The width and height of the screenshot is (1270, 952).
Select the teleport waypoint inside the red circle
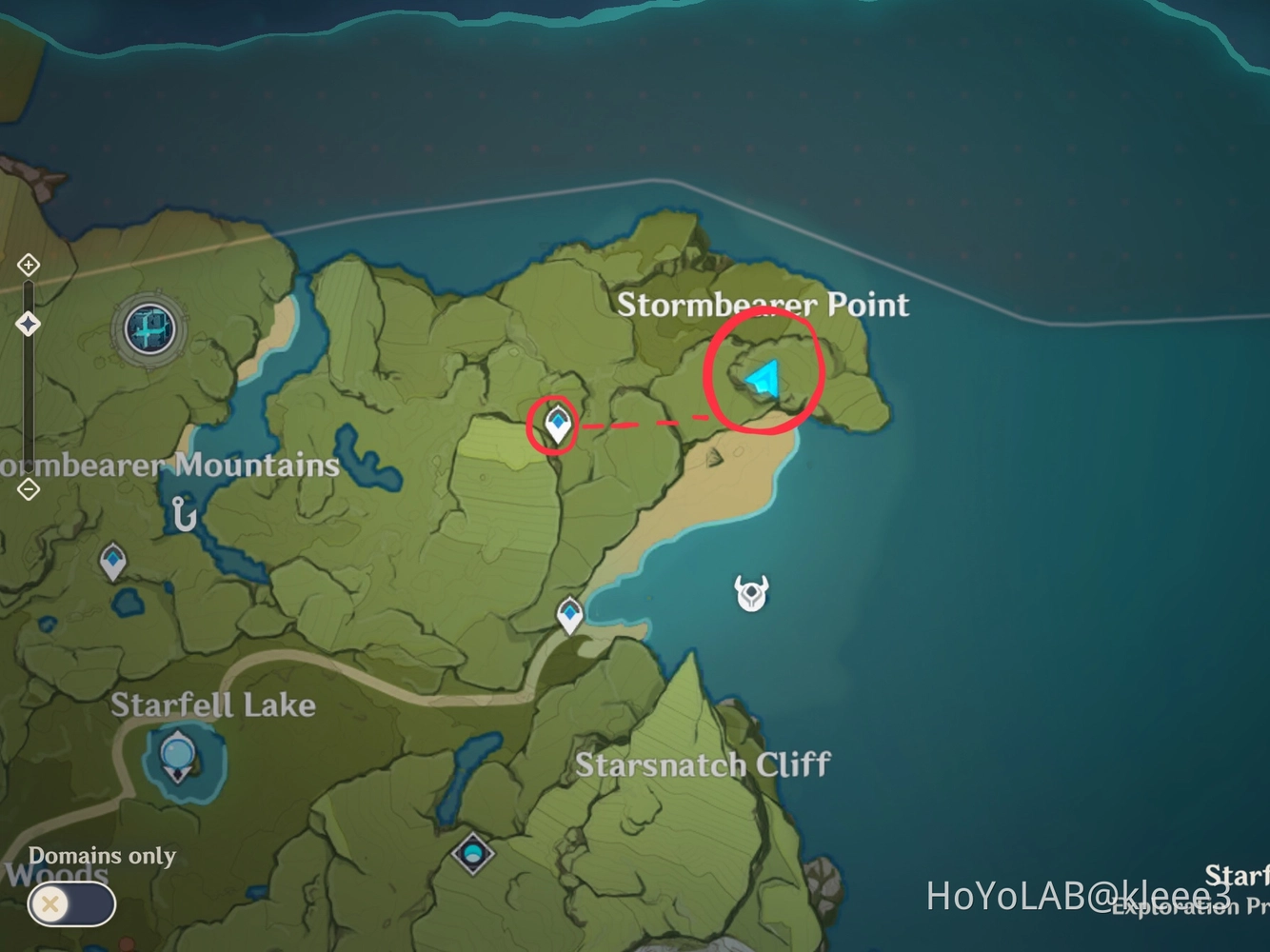556,422
